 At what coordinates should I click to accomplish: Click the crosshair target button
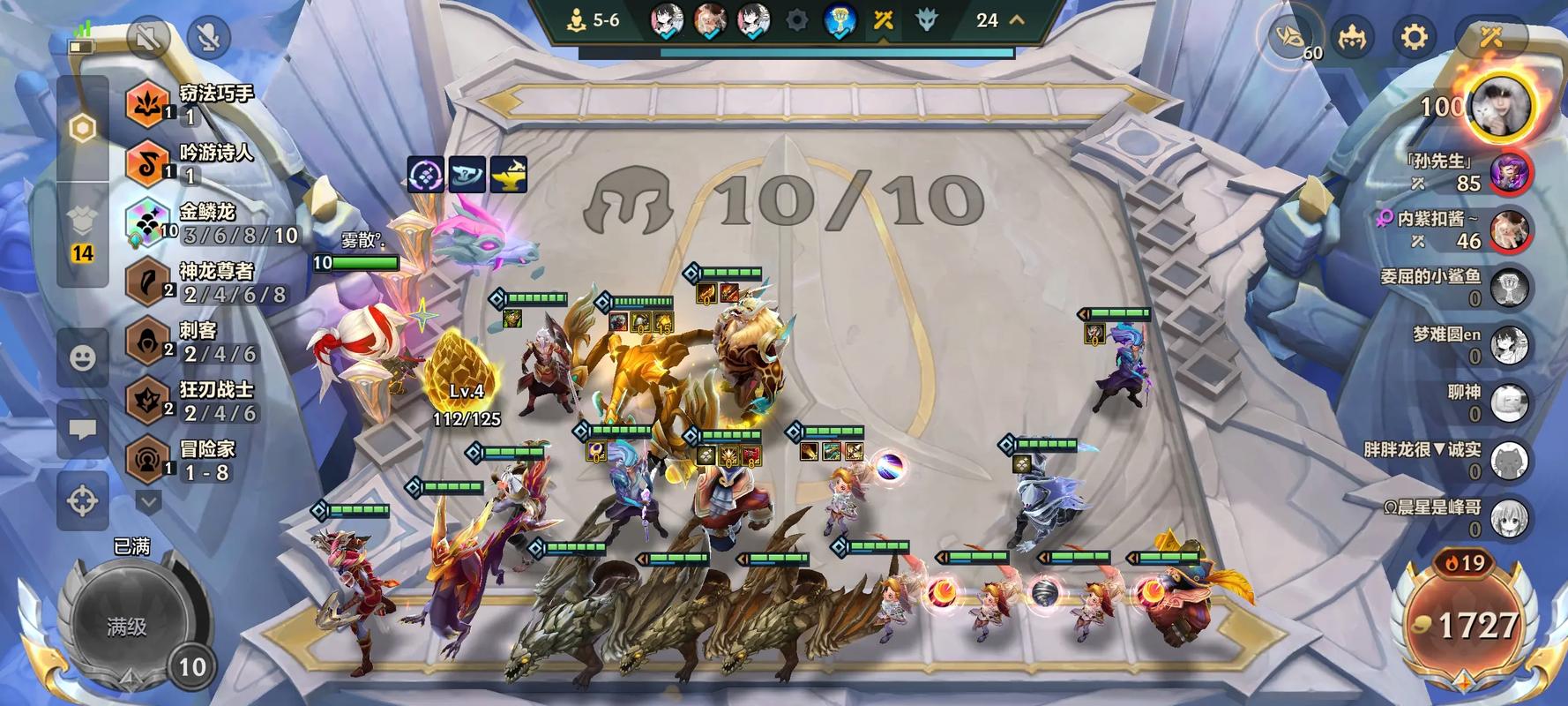83,501
